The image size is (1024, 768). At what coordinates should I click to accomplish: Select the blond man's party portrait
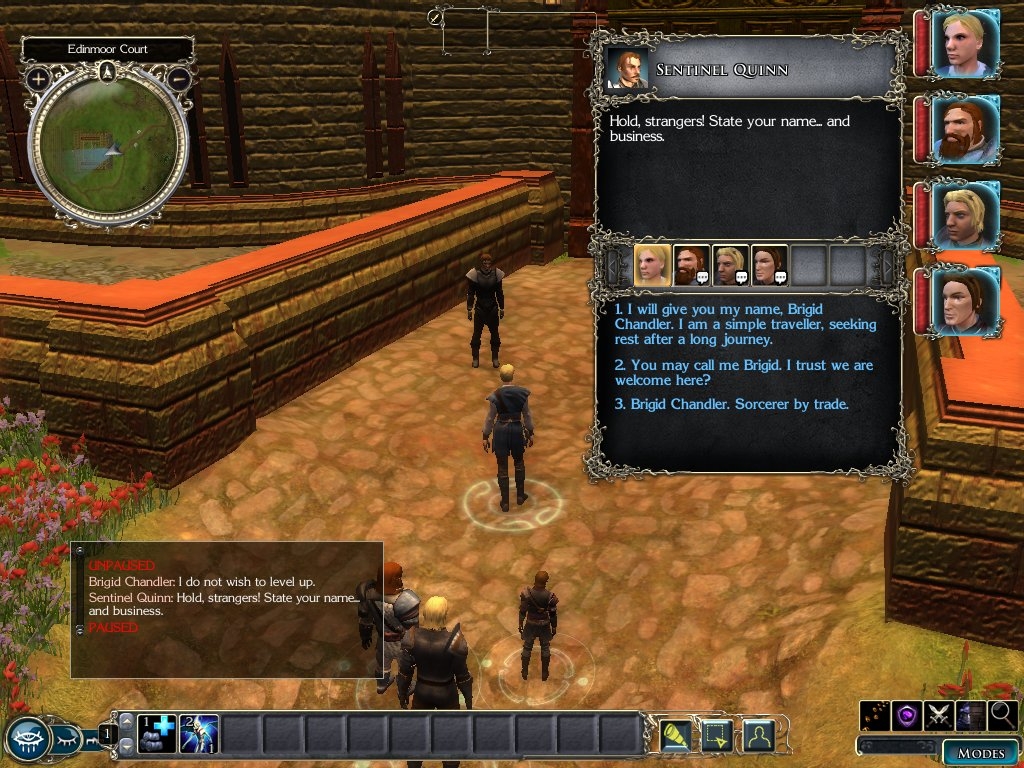coord(965,216)
